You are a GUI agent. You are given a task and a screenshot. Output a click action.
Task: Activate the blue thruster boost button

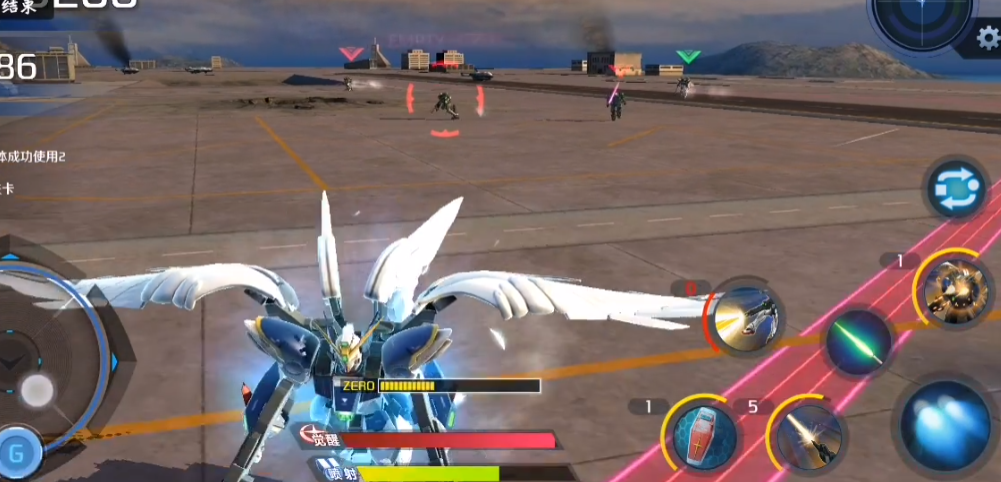[x=944, y=426]
